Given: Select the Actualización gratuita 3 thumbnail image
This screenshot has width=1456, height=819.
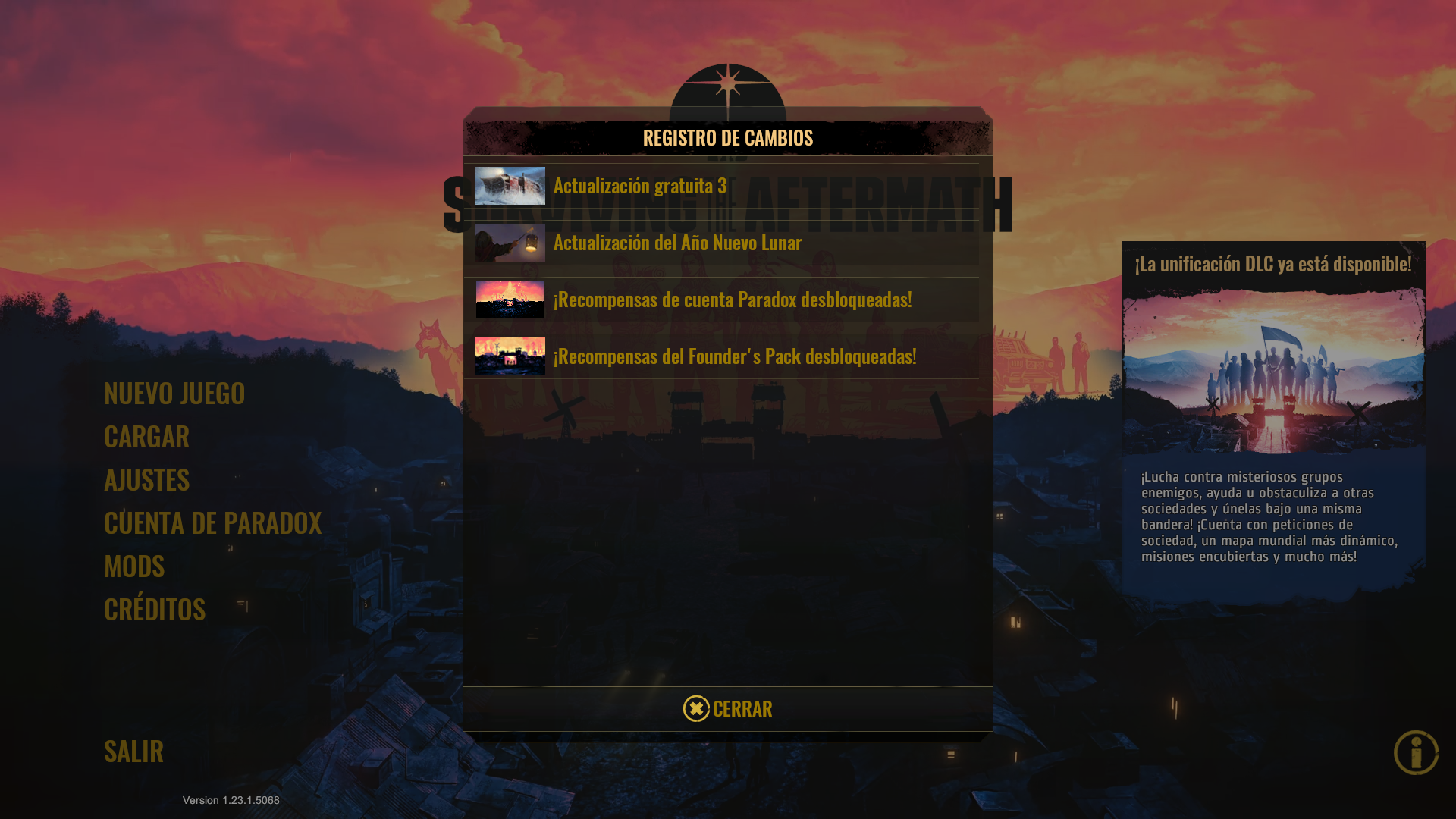Looking at the screenshot, I should tap(509, 187).
